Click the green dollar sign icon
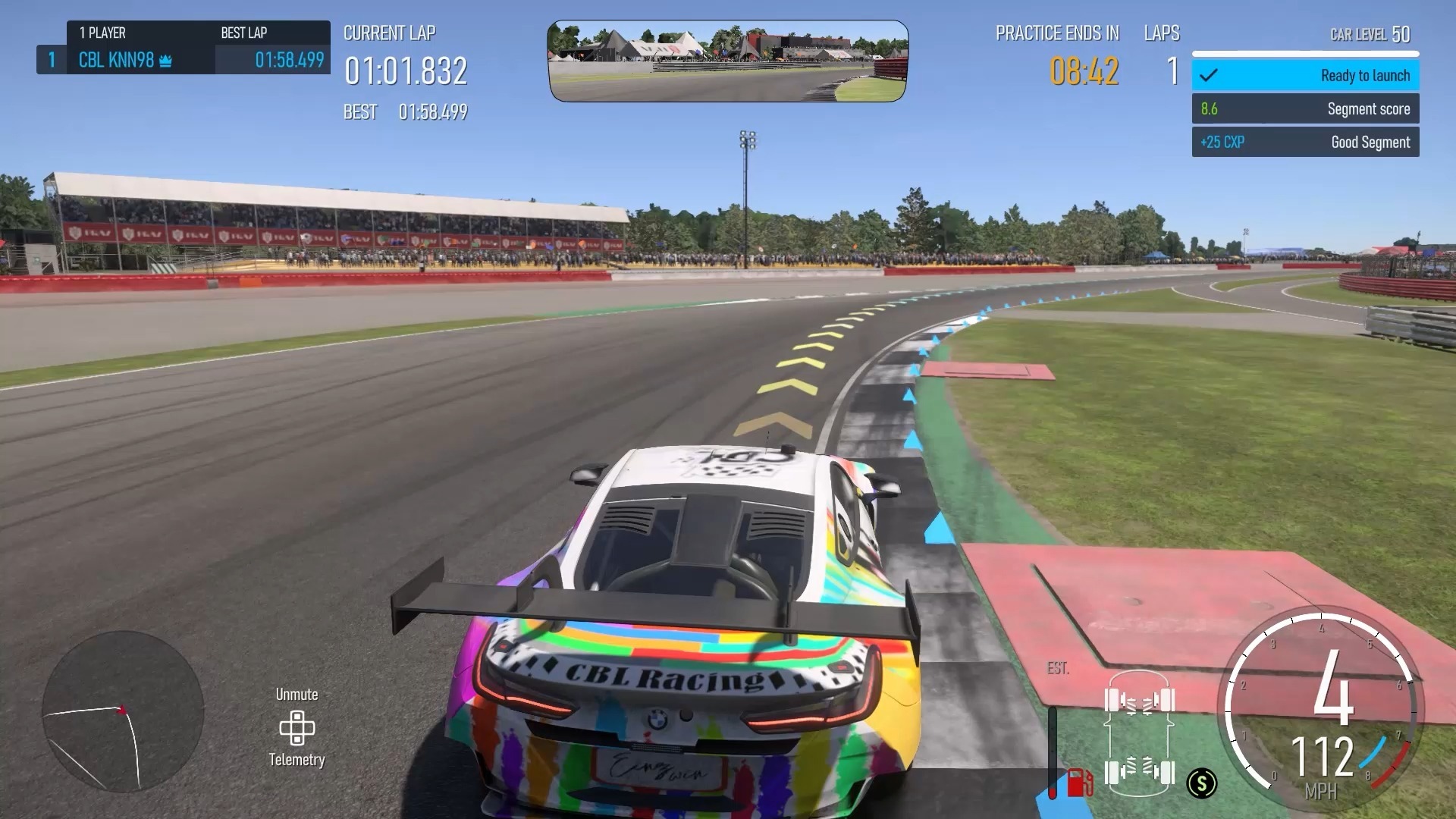1456x819 pixels. (1202, 783)
